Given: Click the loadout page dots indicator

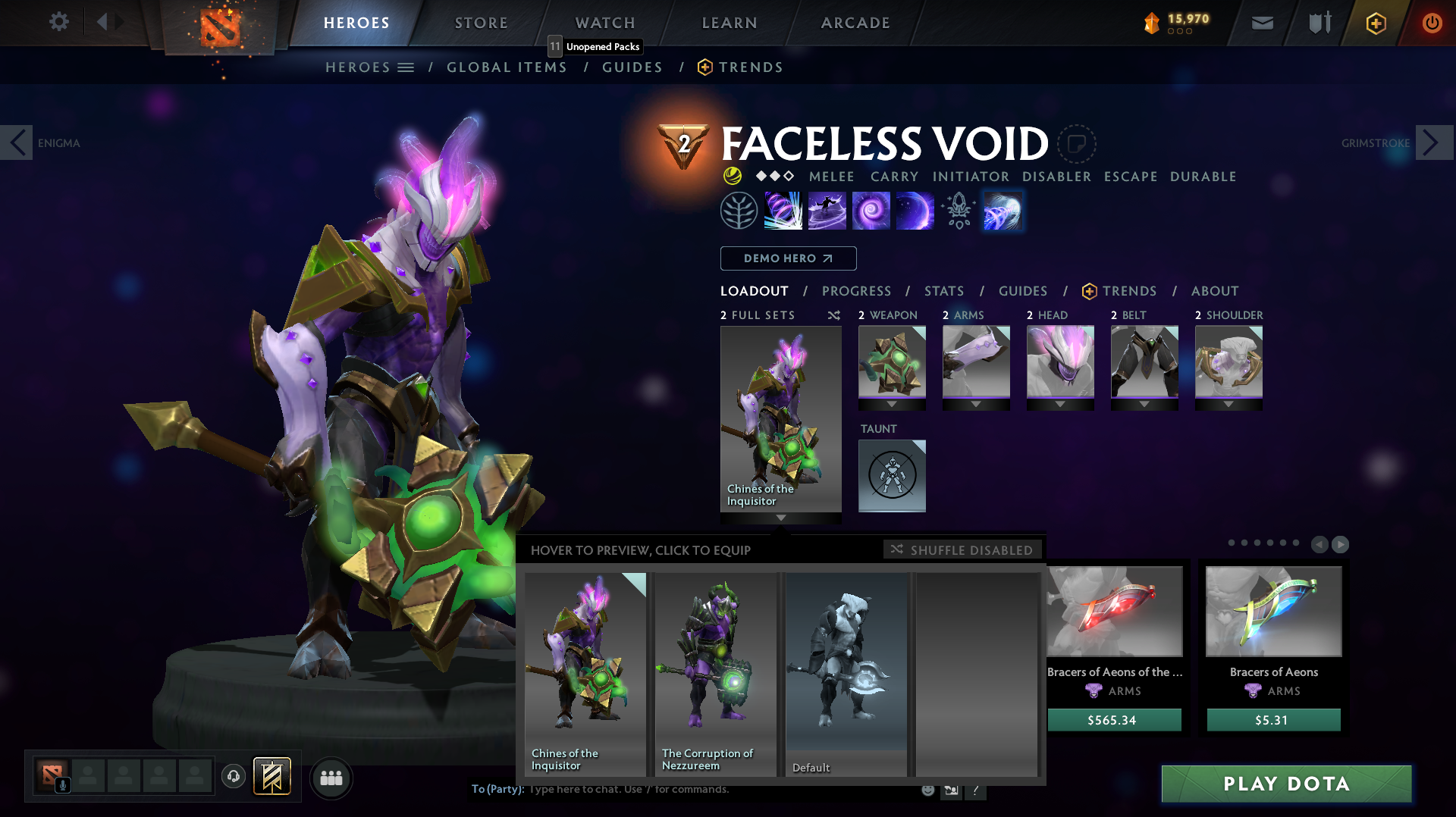Looking at the screenshot, I should (x=1265, y=543).
